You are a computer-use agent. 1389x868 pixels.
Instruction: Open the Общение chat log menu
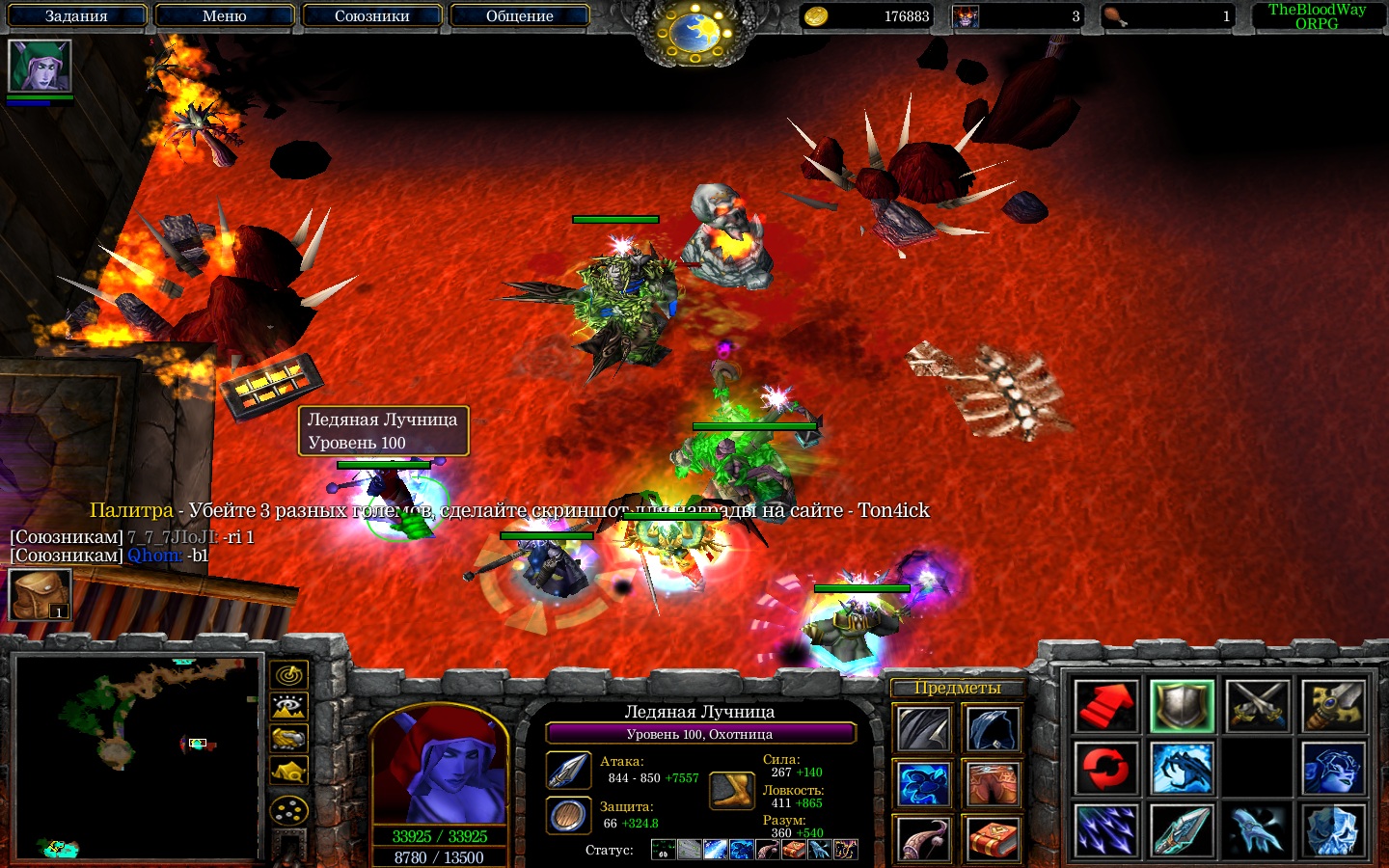tap(519, 16)
